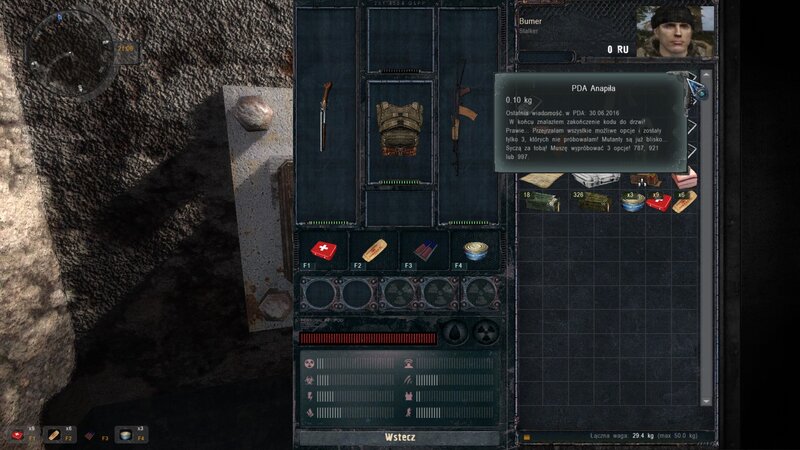800x450 pixels.
Task: Select the canned food in quick slot F4
Action: pos(474,251)
